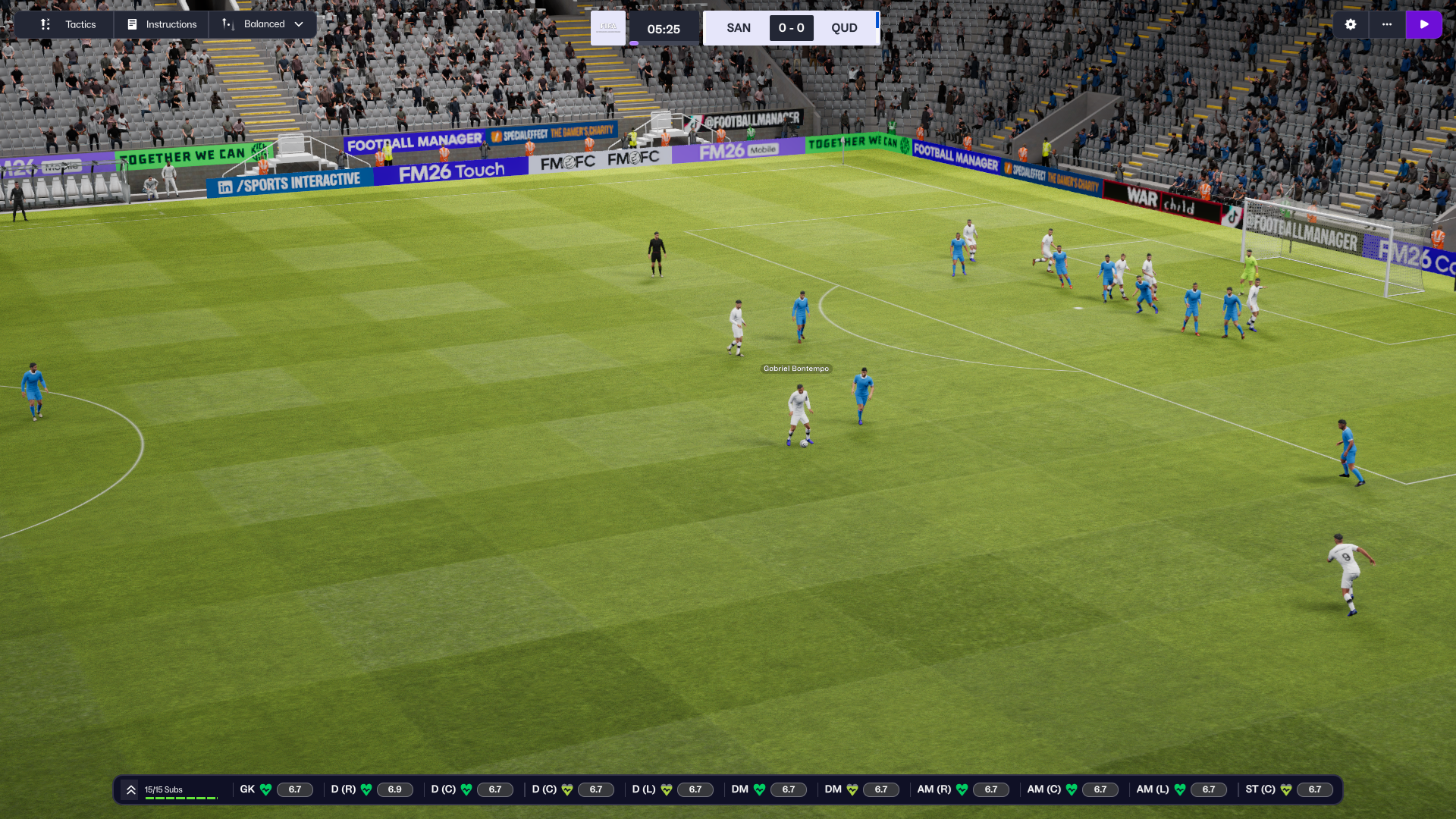The width and height of the screenshot is (1456, 819).
Task: Select the D (L) player slot
Action: [672, 789]
